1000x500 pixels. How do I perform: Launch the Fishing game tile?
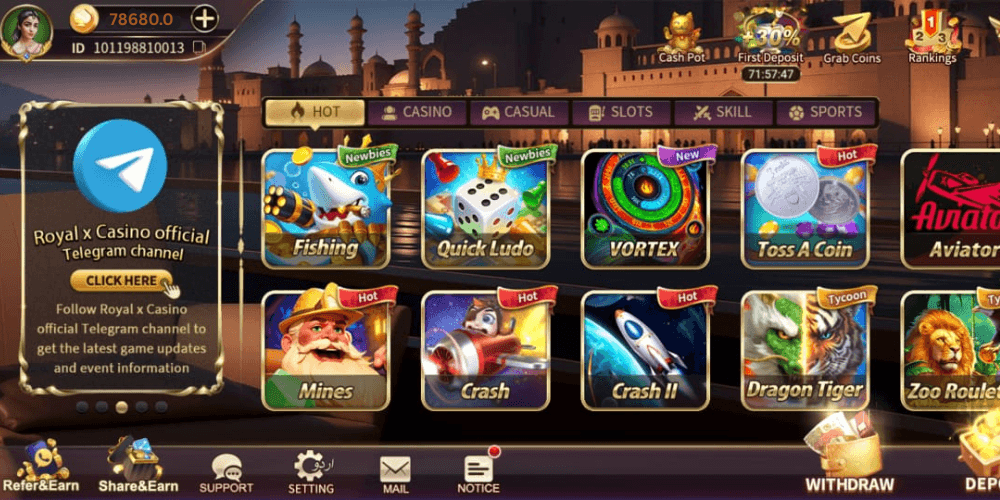pyautogui.click(x=325, y=208)
